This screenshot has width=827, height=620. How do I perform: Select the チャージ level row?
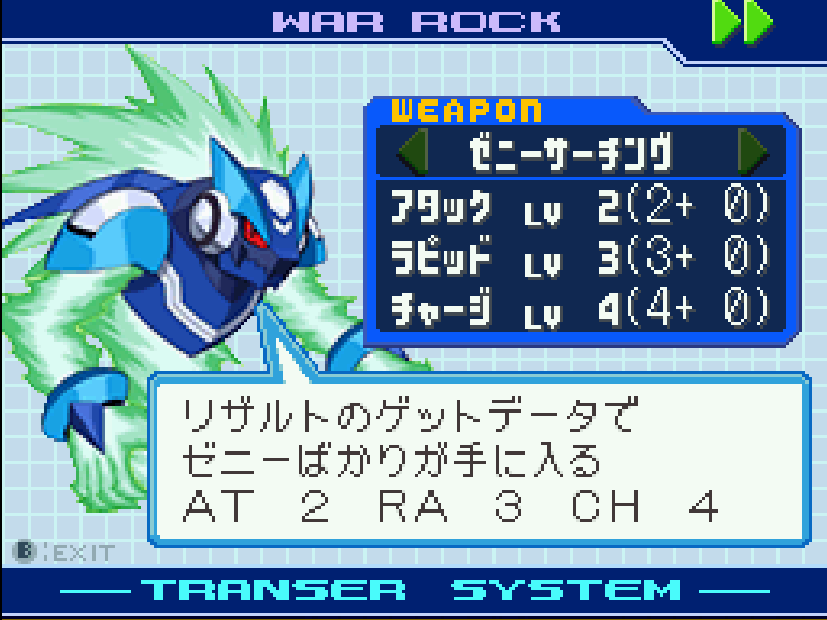[582, 307]
